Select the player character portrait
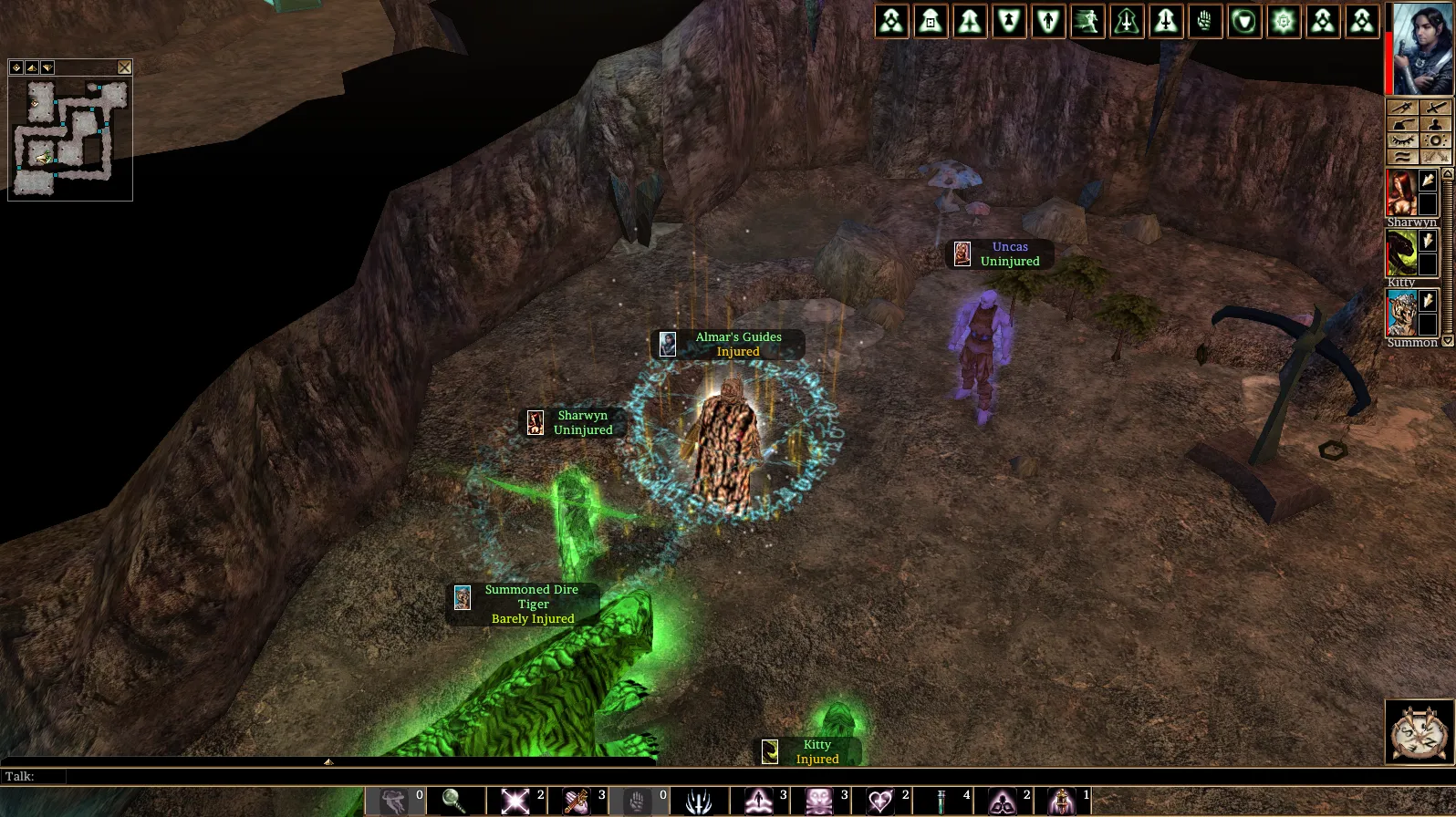Viewport: 1456px width, 817px height. click(x=1422, y=48)
